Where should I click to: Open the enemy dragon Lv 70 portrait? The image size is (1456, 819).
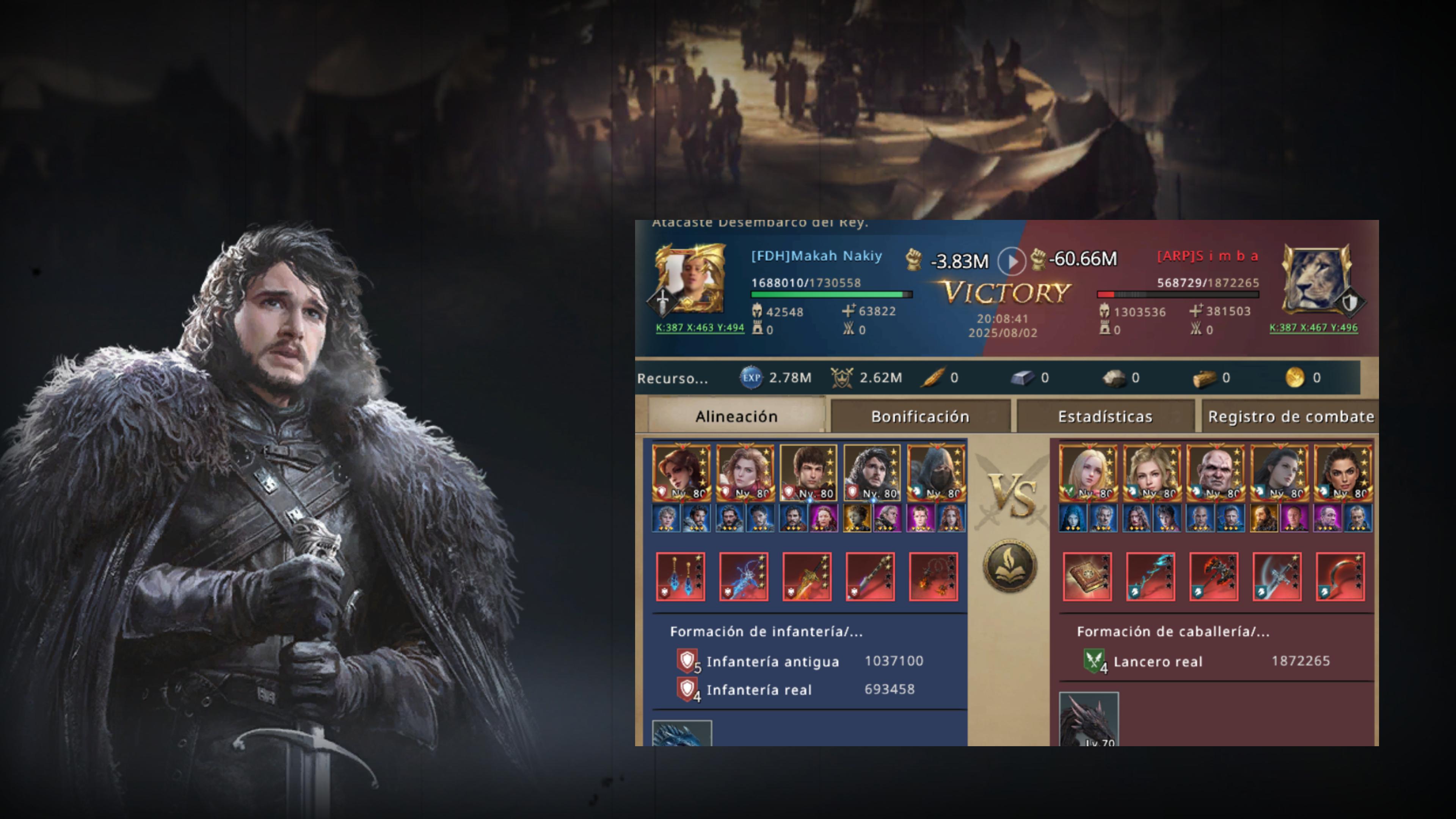tap(1089, 719)
